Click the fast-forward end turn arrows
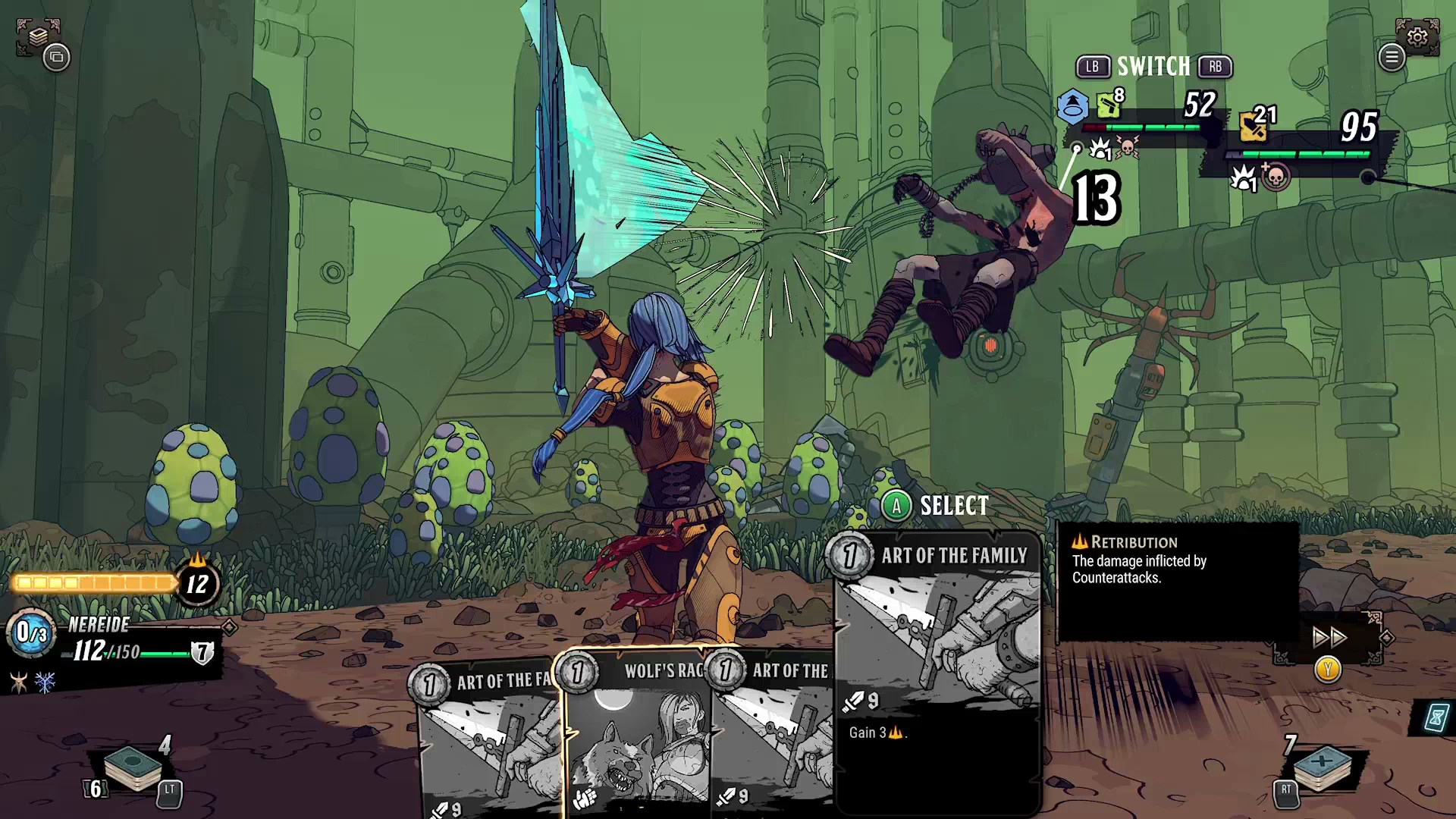The image size is (1456, 819). pos(1329,637)
